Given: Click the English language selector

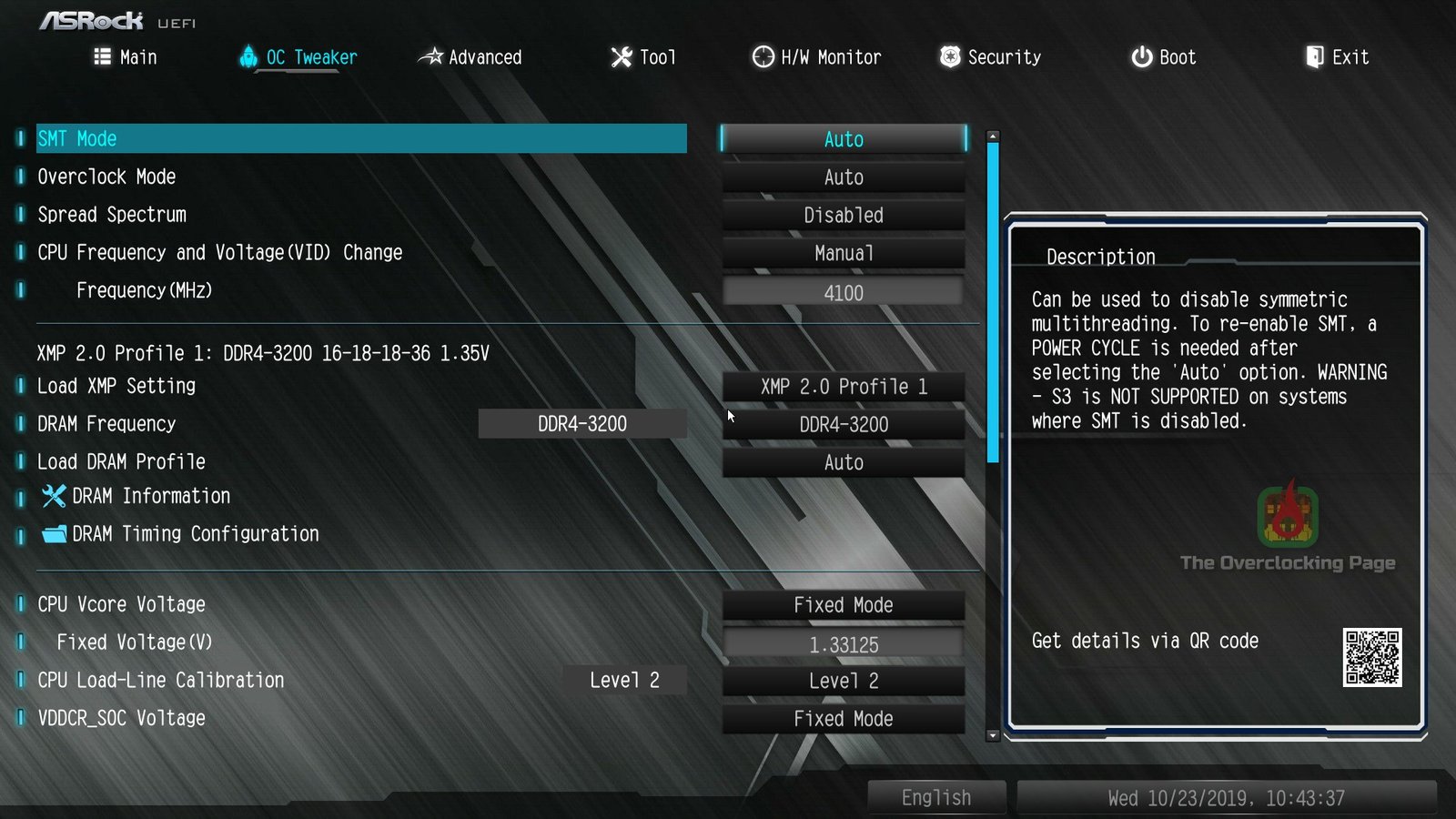Looking at the screenshot, I should coord(936,796).
